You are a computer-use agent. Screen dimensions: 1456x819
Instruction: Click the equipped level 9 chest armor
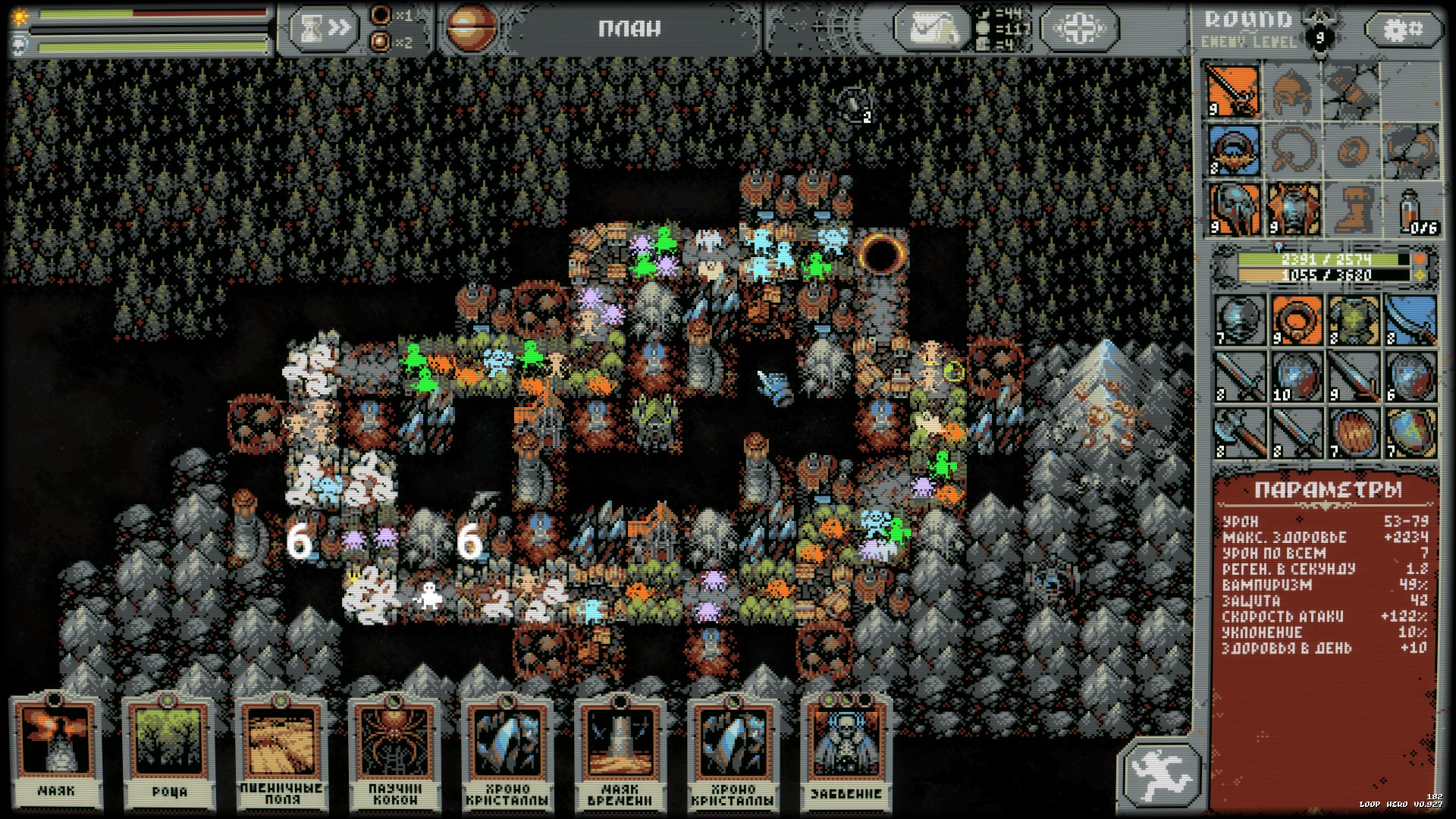1293,209
